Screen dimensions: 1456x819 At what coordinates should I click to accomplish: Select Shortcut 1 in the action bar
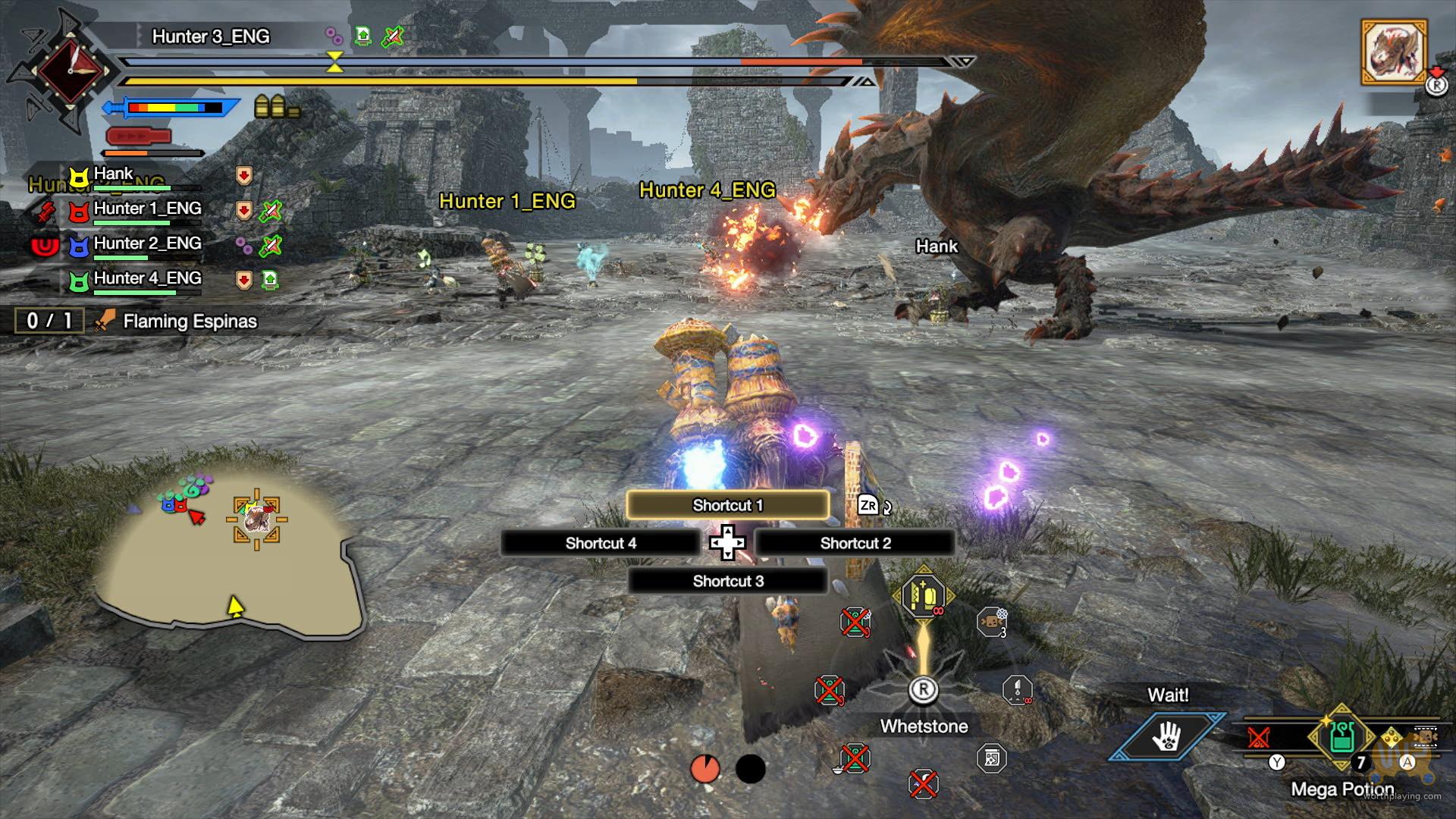coord(727,505)
